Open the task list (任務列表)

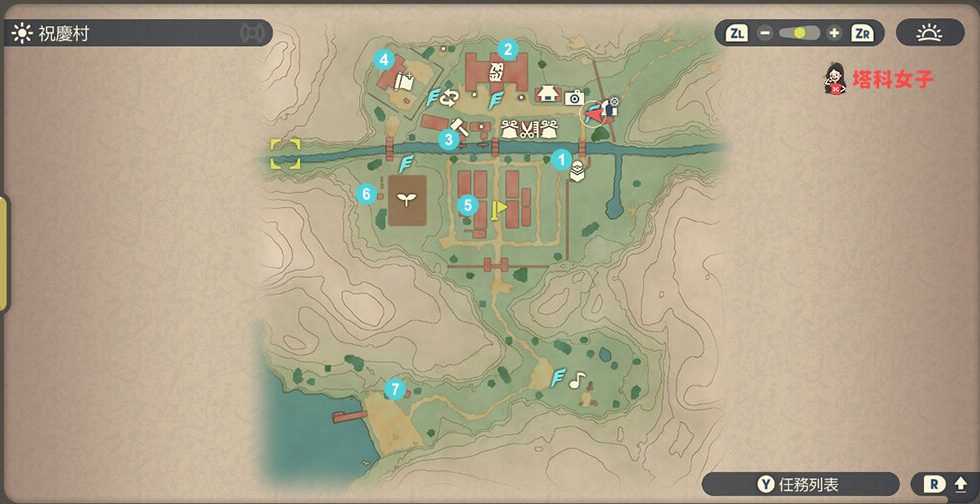pos(800,485)
